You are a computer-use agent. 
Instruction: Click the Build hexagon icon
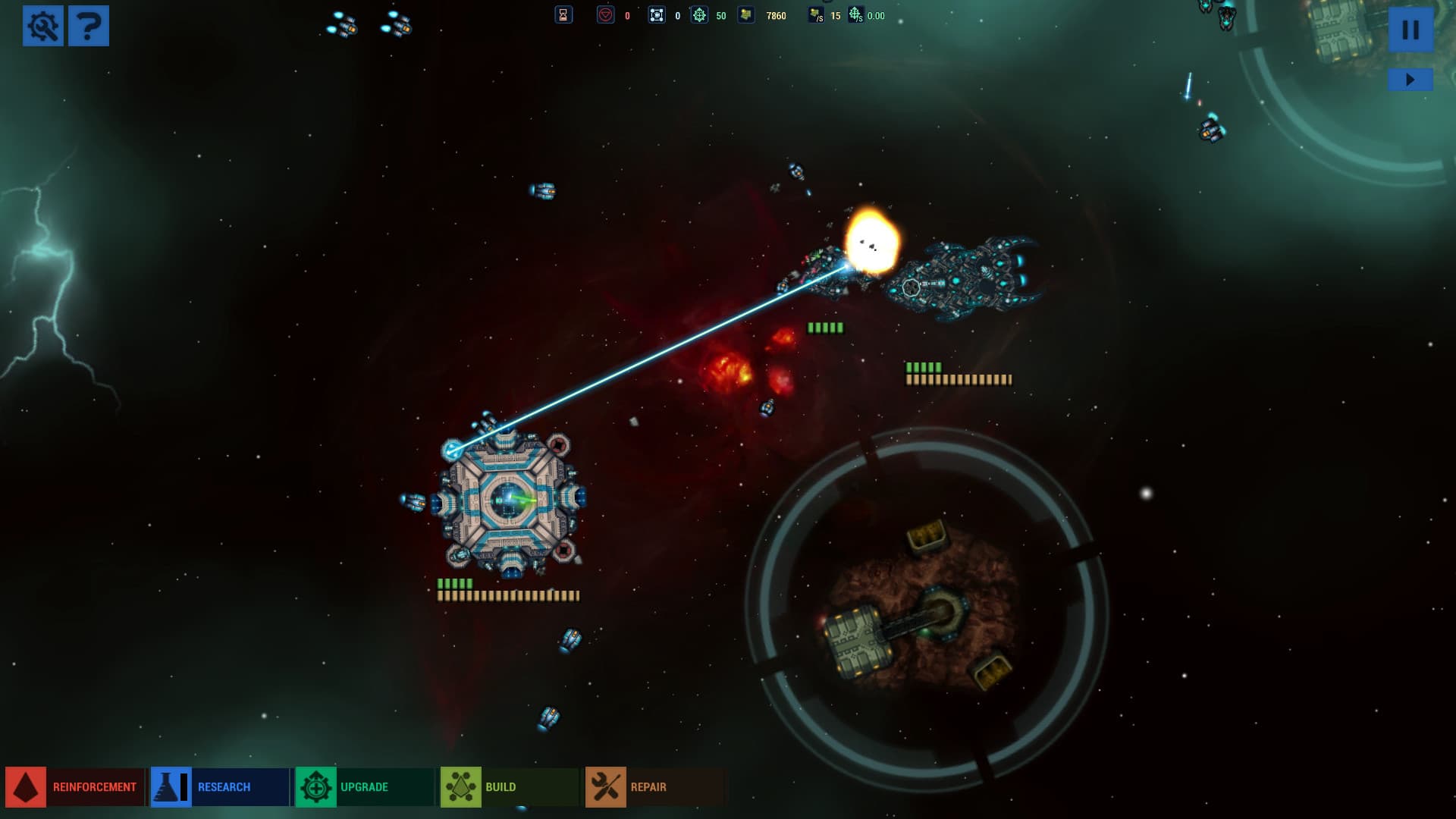coord(462,786)
